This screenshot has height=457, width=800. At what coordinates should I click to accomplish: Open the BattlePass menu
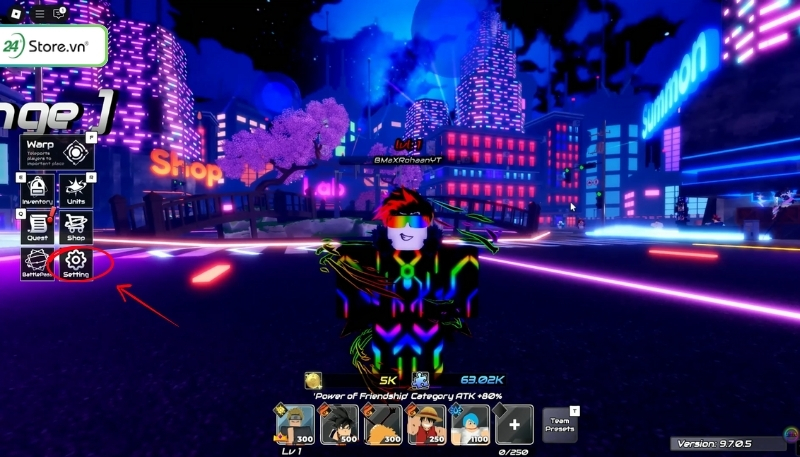point(38,264)
